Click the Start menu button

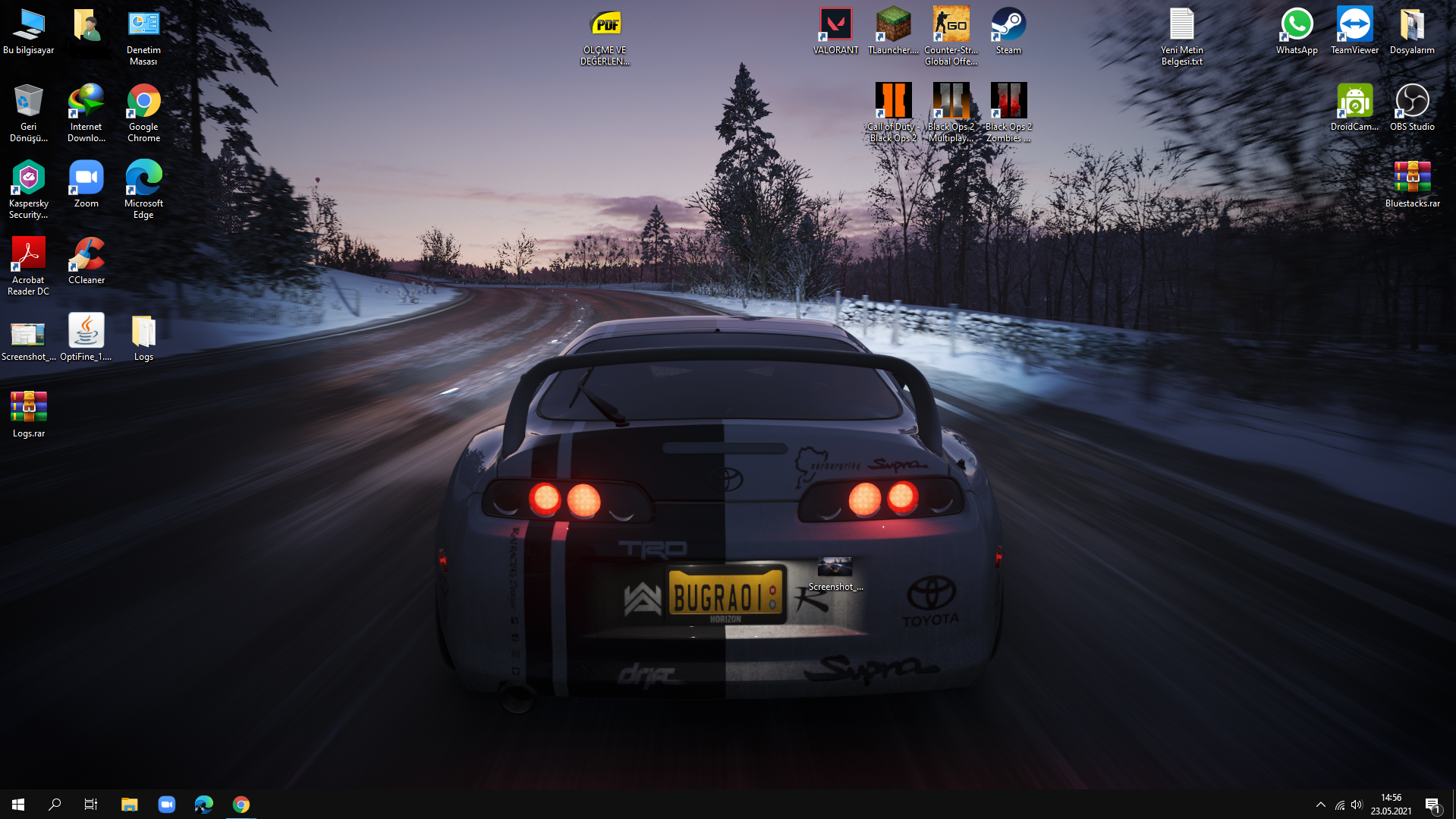[x=17, y=804]
